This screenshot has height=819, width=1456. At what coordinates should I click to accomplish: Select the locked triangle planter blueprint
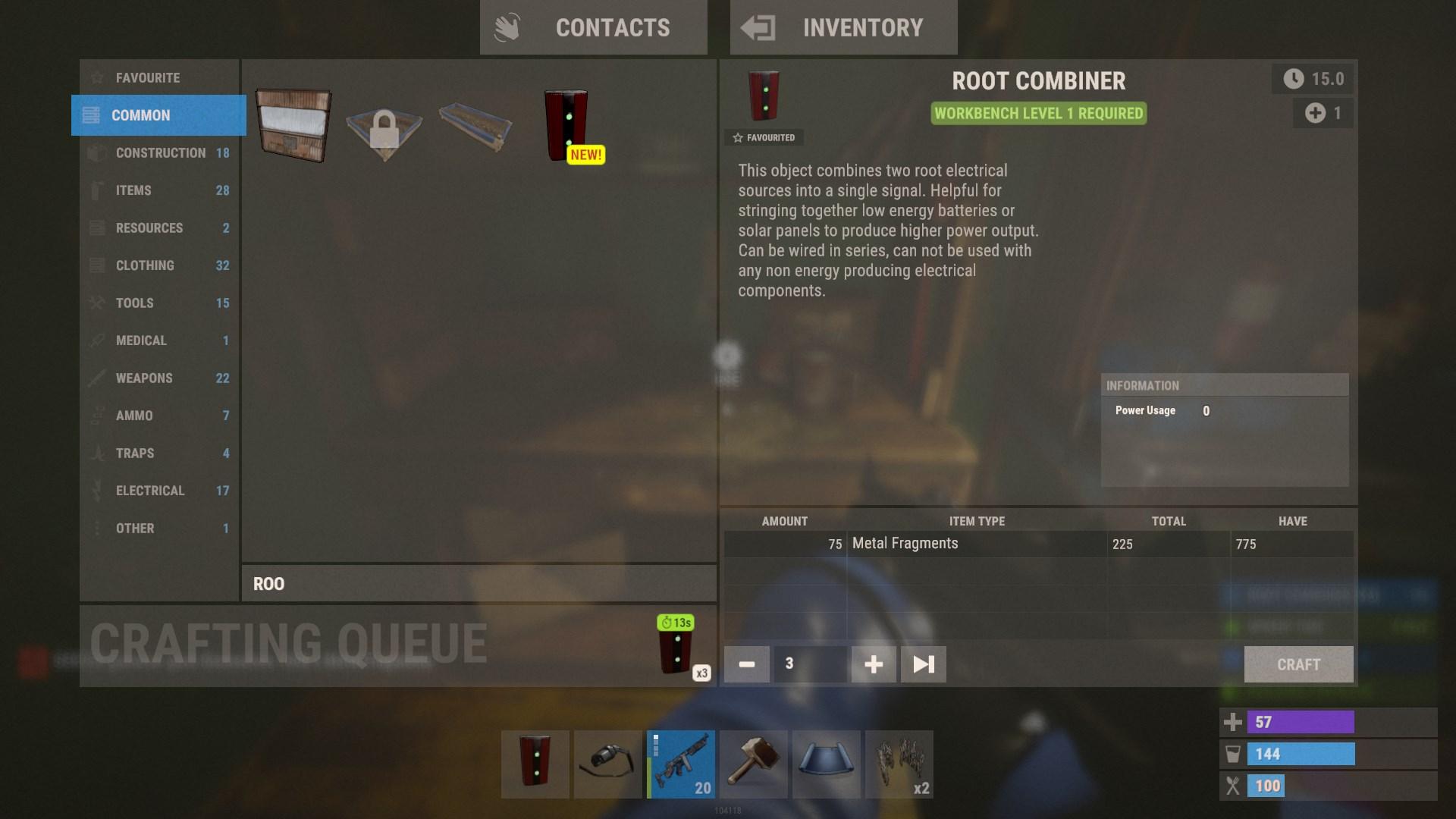point(384,127)
